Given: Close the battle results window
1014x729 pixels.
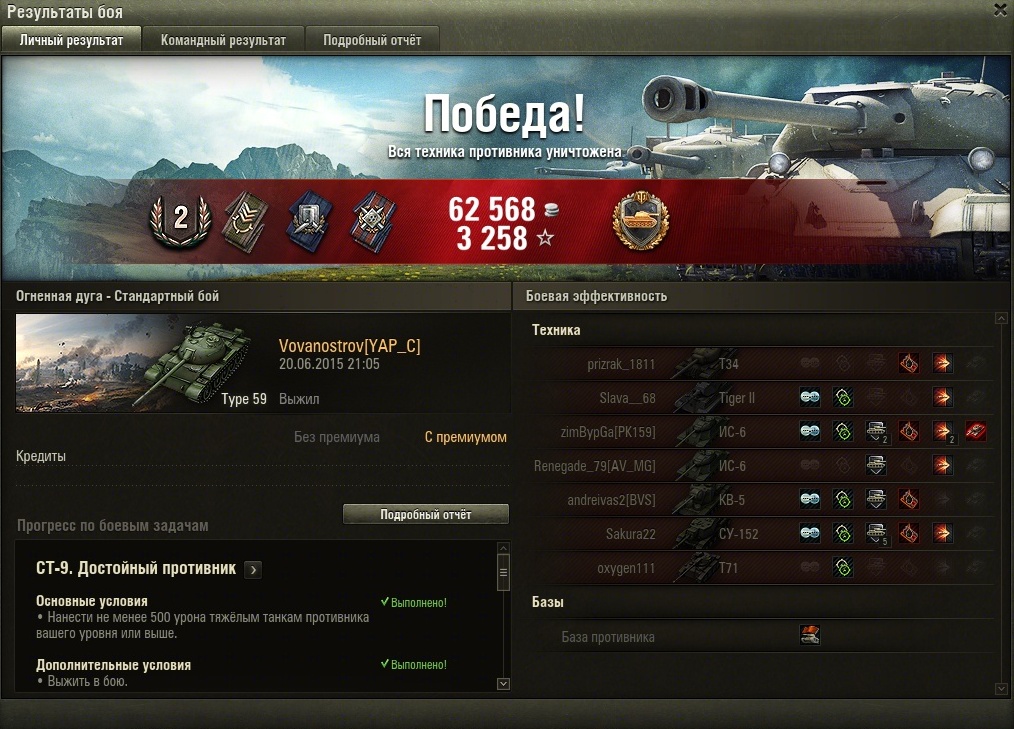Looking at the screenshot, I should 1000,10.
